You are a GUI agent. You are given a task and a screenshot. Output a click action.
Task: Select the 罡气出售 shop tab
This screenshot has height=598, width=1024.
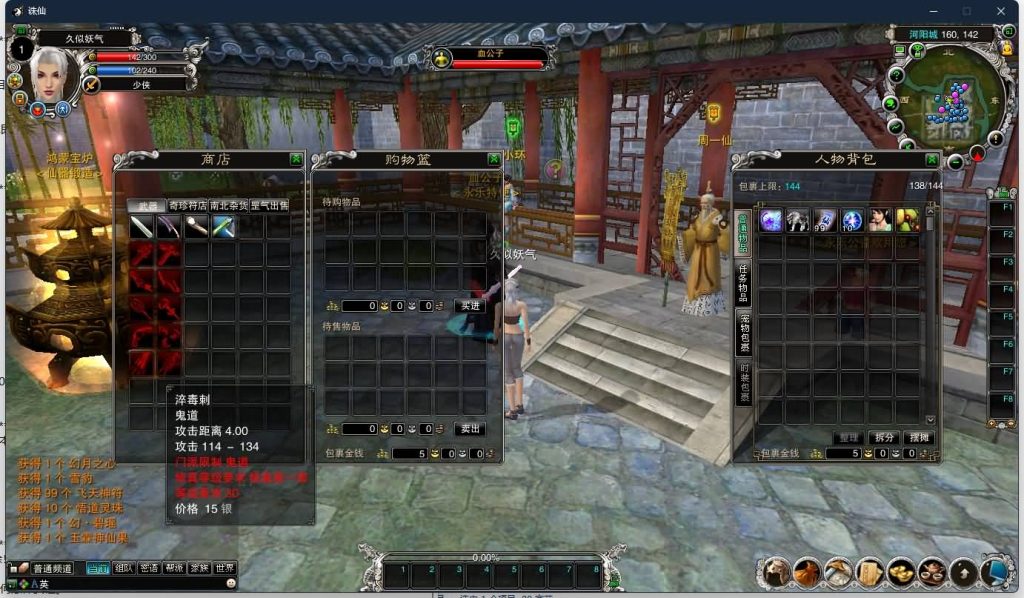[269, 205]
